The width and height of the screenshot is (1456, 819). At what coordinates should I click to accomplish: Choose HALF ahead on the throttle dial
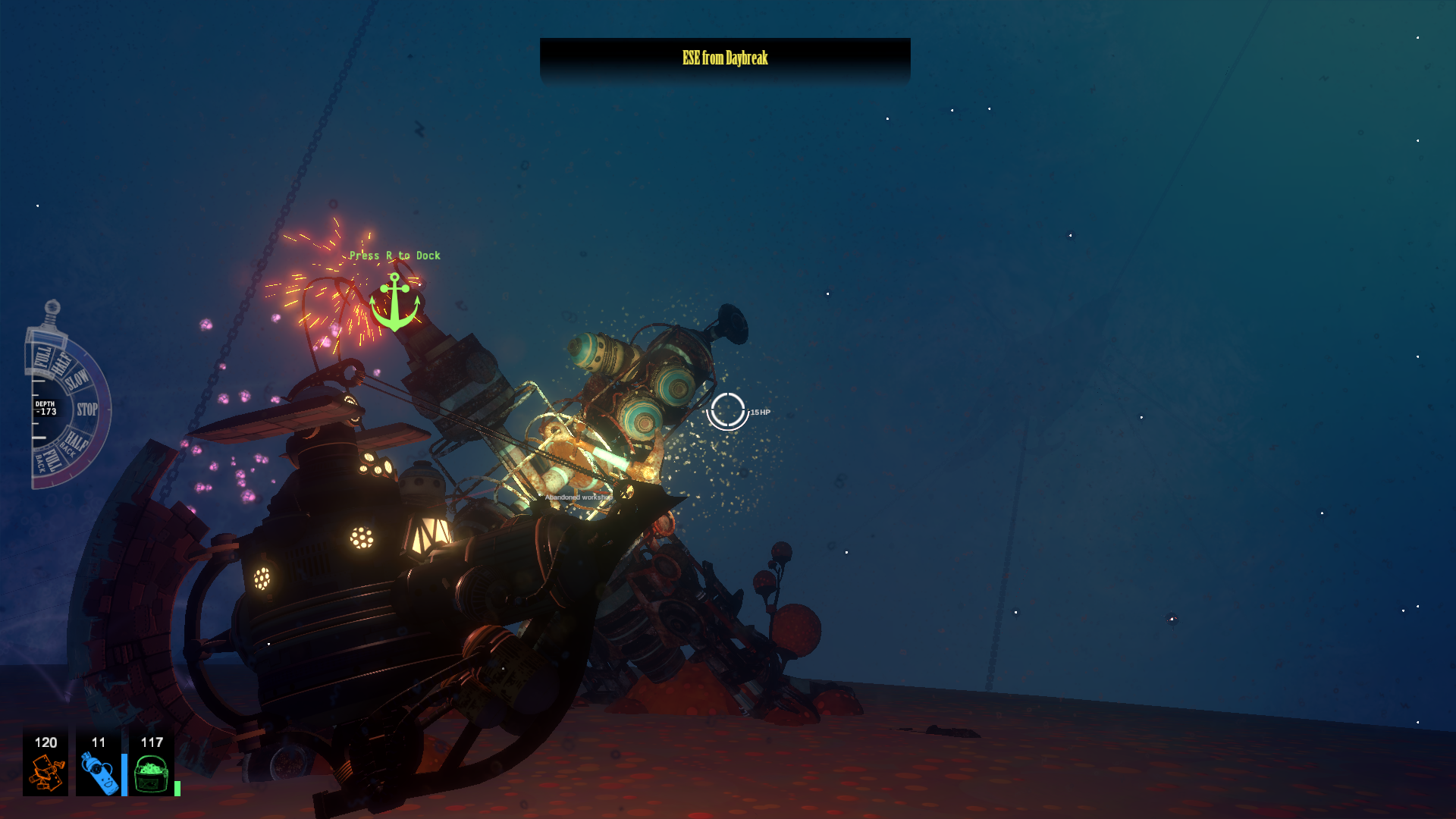(x=62, y=362)
